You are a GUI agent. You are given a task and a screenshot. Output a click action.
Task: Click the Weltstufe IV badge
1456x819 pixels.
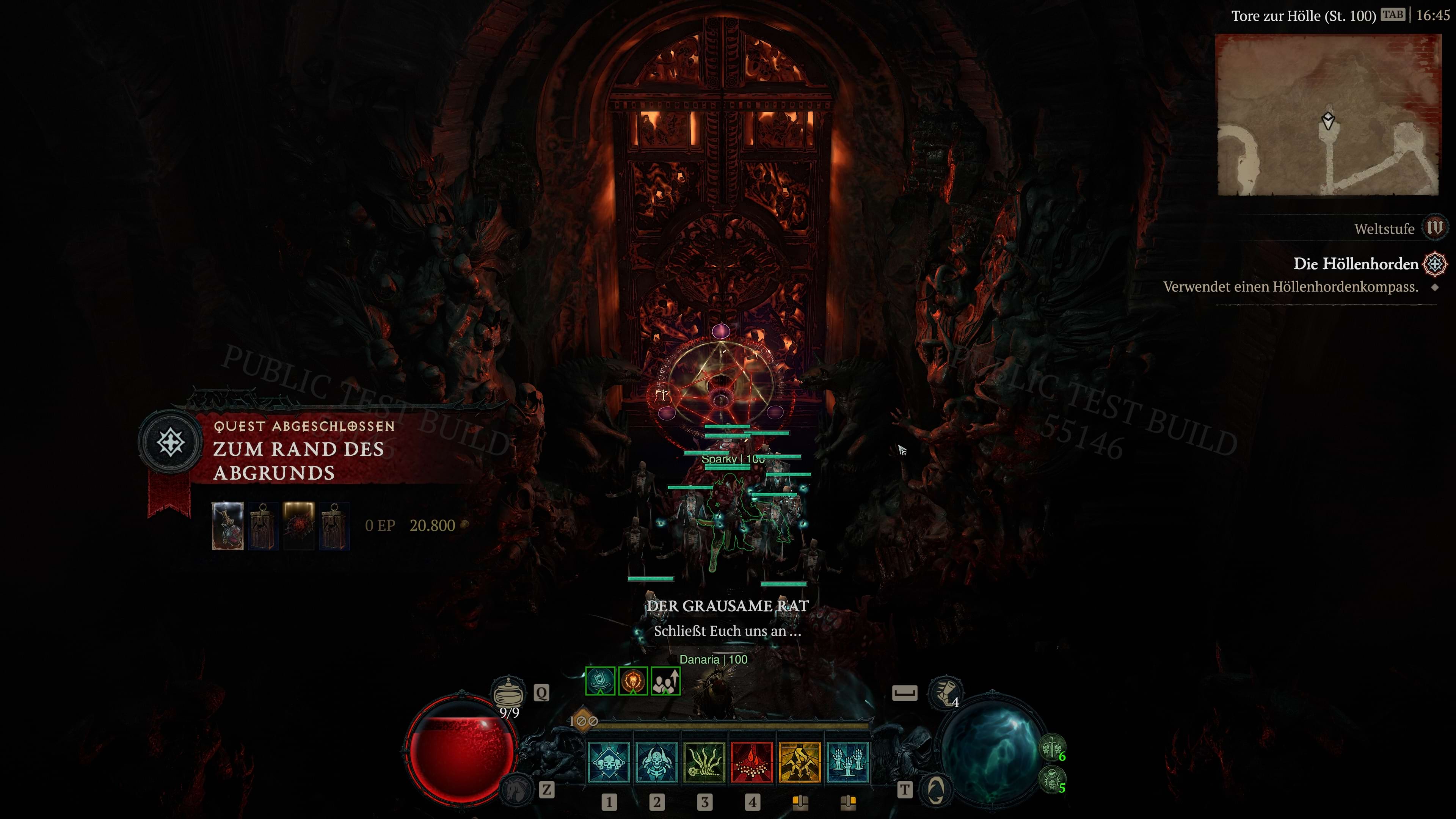1434,228
